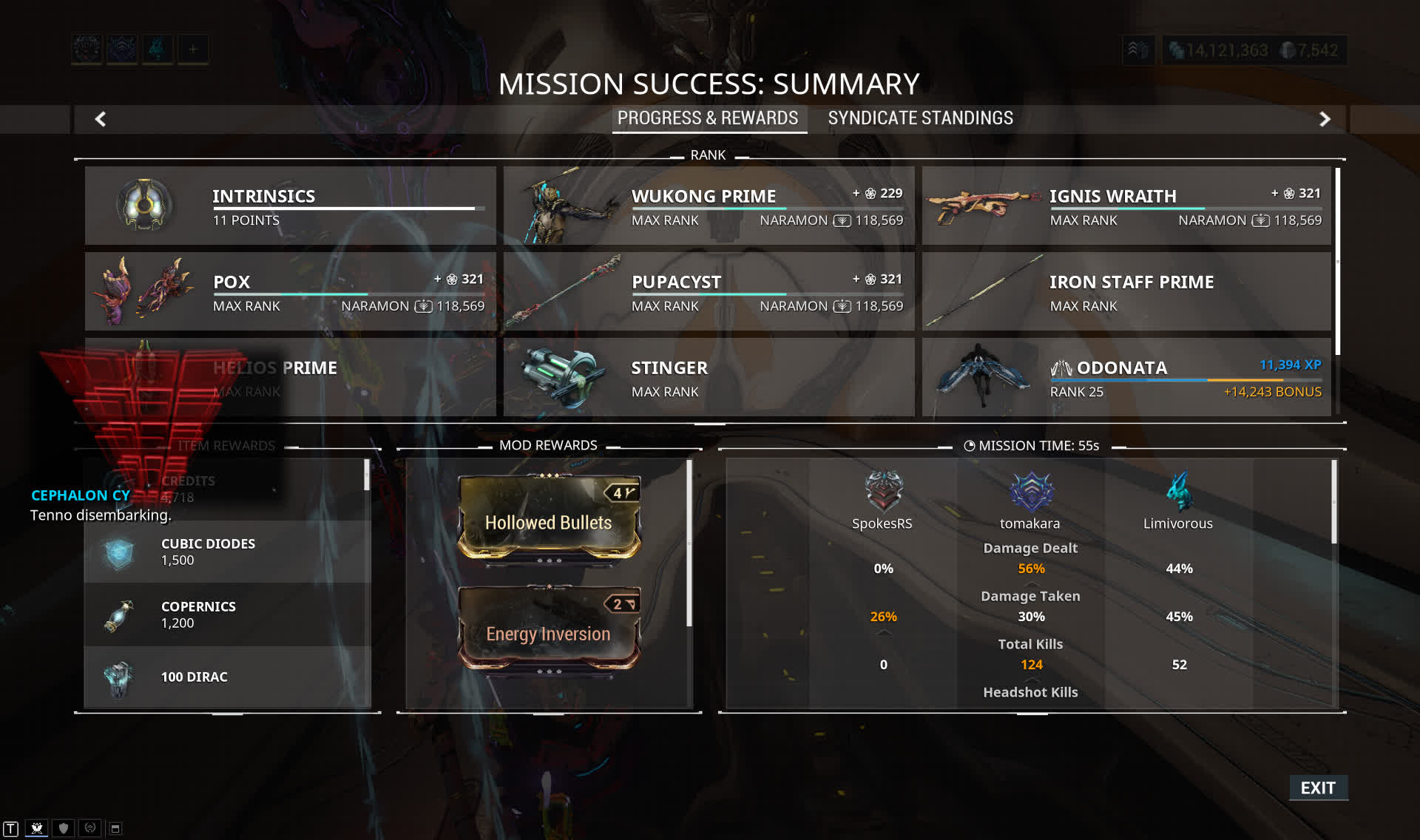The height and width of the screenshot is (840, 1420).
Task: Open the Stinger rank entry
Action: [x=709, y=377]
